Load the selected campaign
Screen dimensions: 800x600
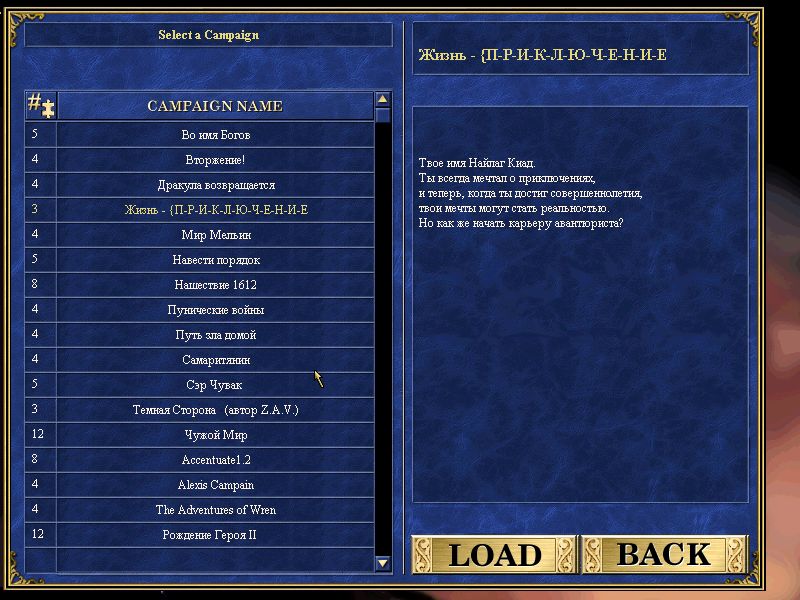point(494,554)
